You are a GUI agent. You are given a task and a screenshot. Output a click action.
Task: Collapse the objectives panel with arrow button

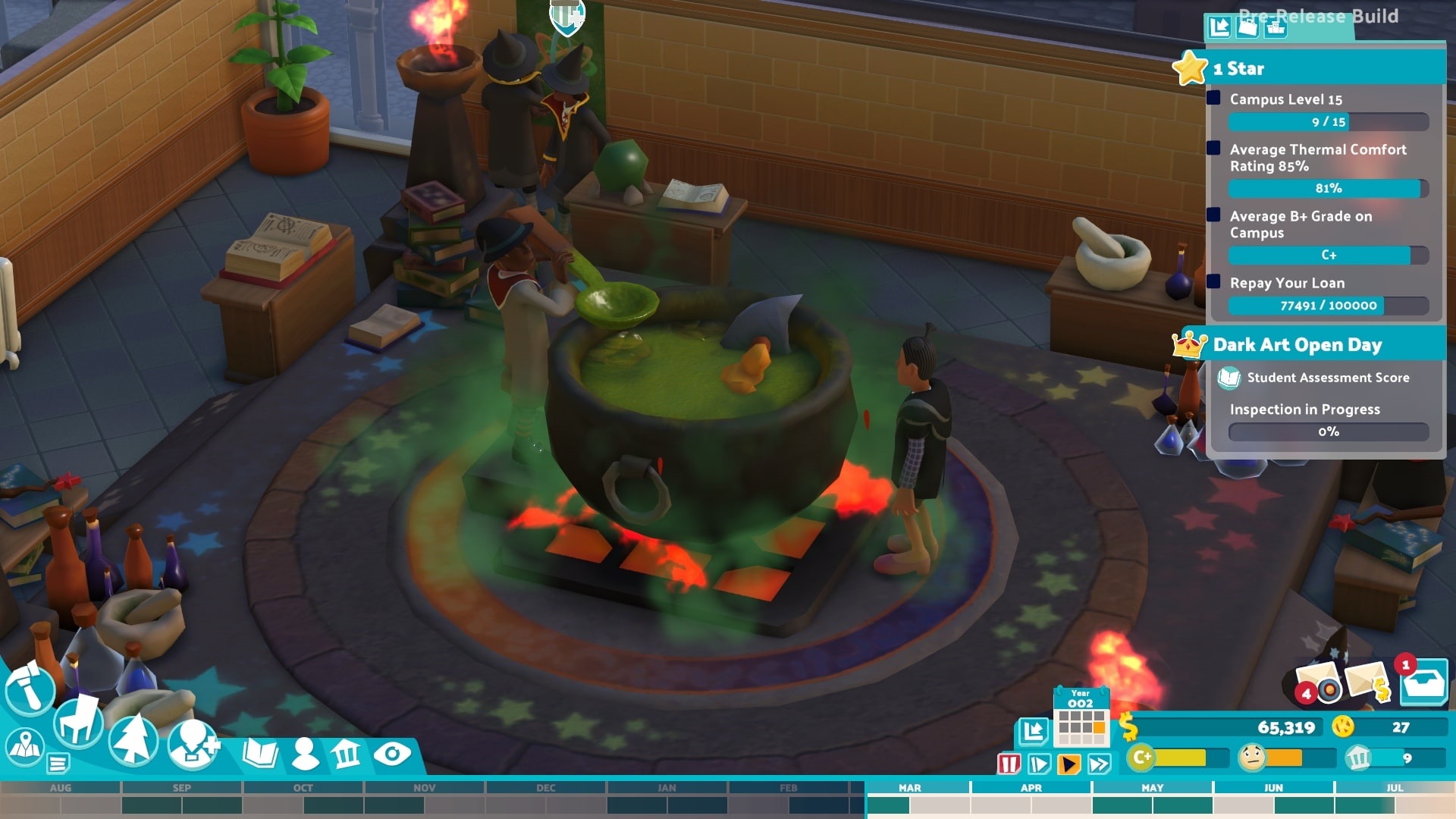point(1219,27)
